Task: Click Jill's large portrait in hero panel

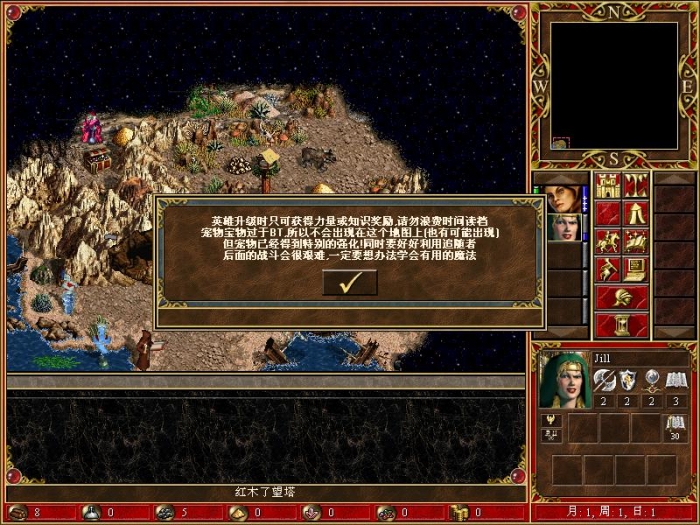Action: [x=564, y=380]
